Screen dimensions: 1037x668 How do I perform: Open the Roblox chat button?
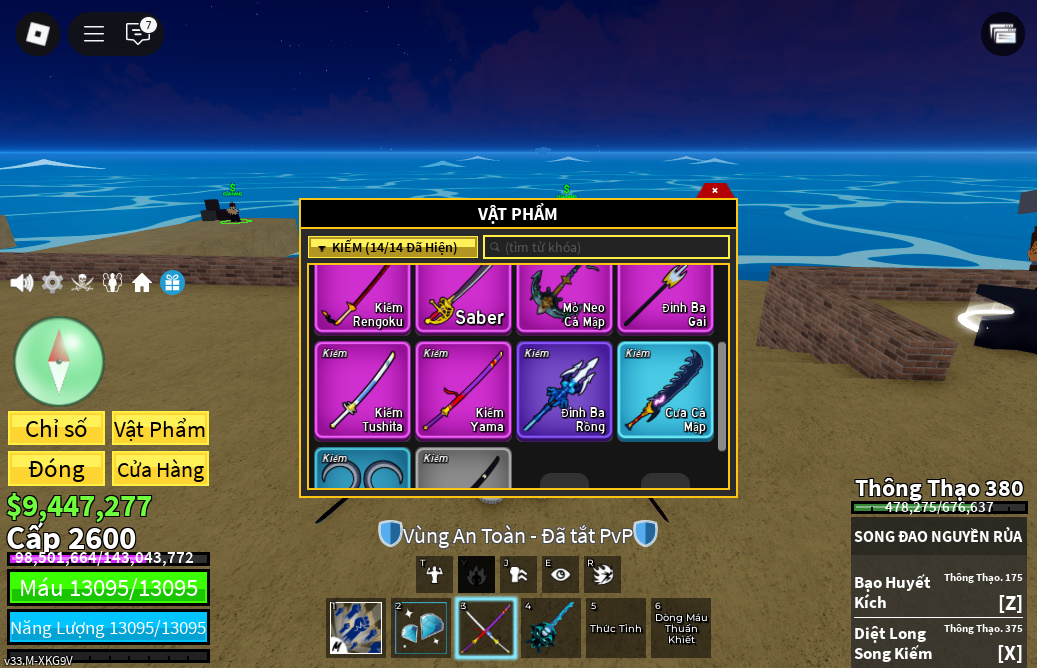click(138, 34)
